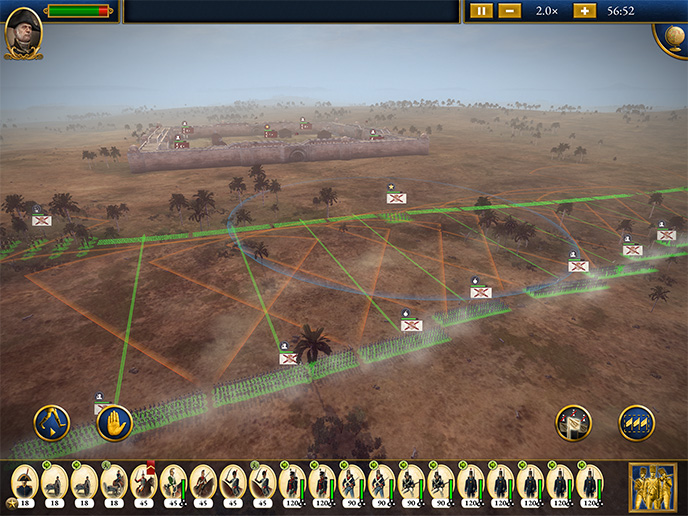Open the flag and drum formation button

coord(574,422)
